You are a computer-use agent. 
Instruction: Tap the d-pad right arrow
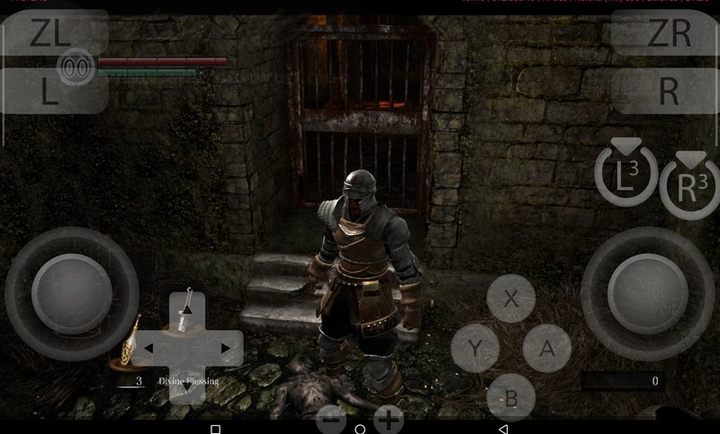point(226,348)
